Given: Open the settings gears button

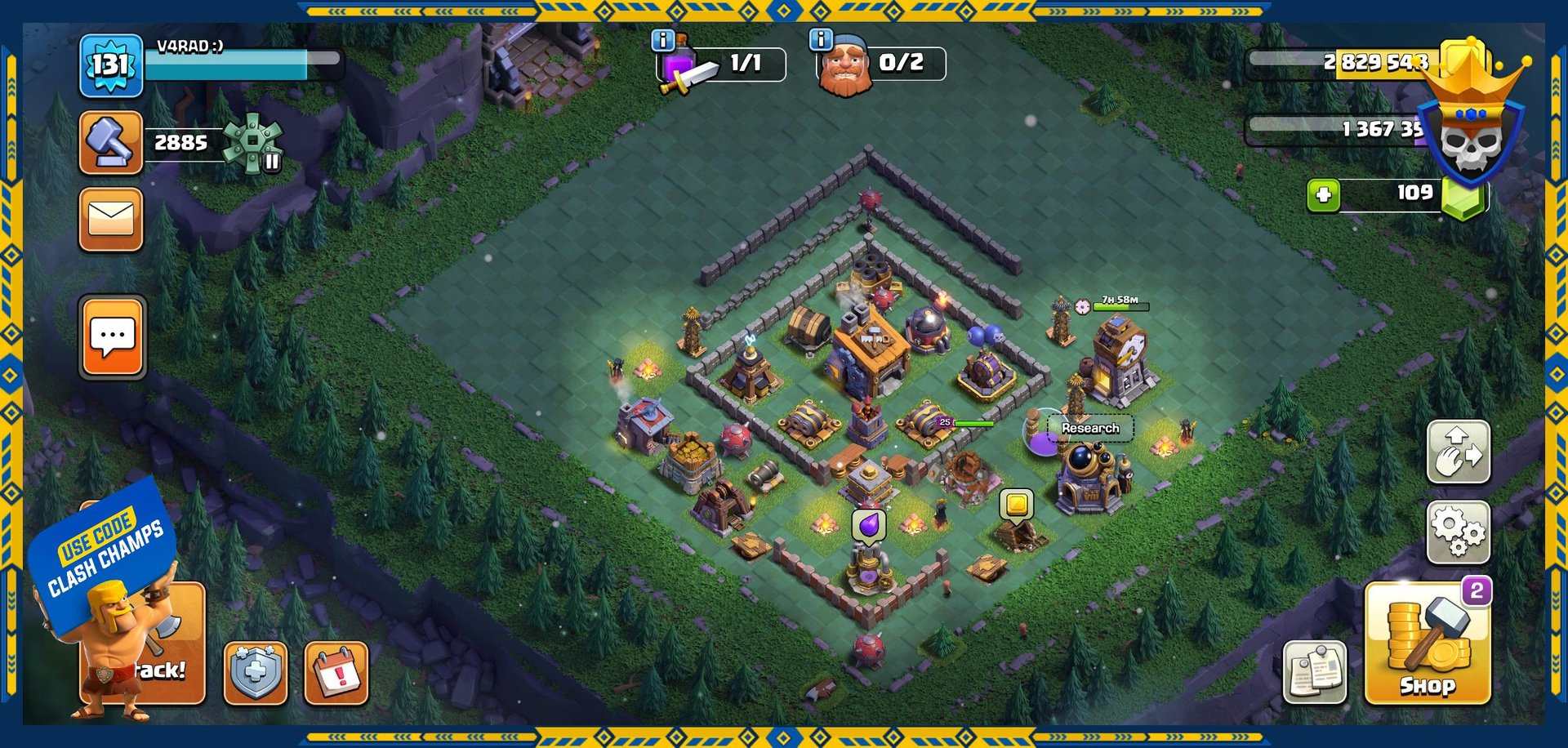Looking at the screenshot, I should coord(1458,532).
